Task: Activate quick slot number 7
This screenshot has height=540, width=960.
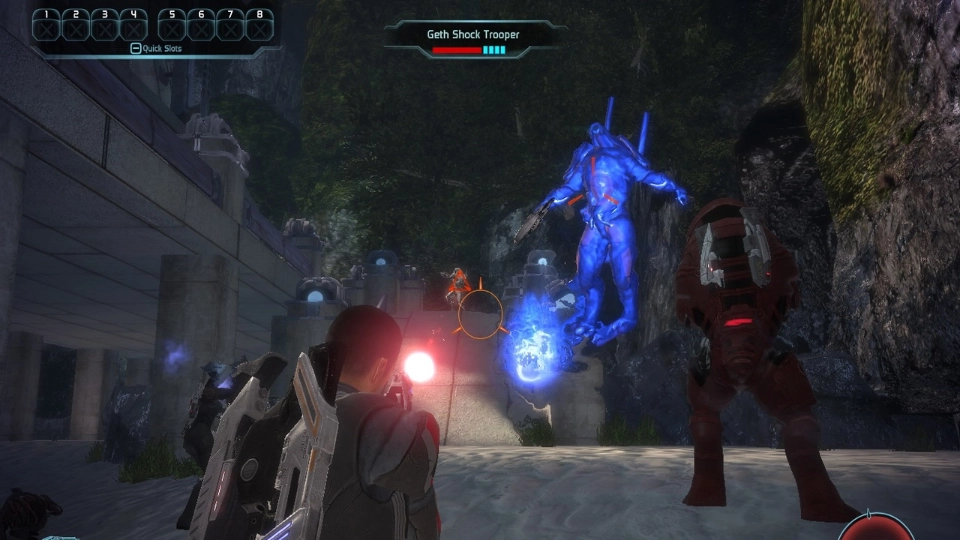Action: pos(230,25)
